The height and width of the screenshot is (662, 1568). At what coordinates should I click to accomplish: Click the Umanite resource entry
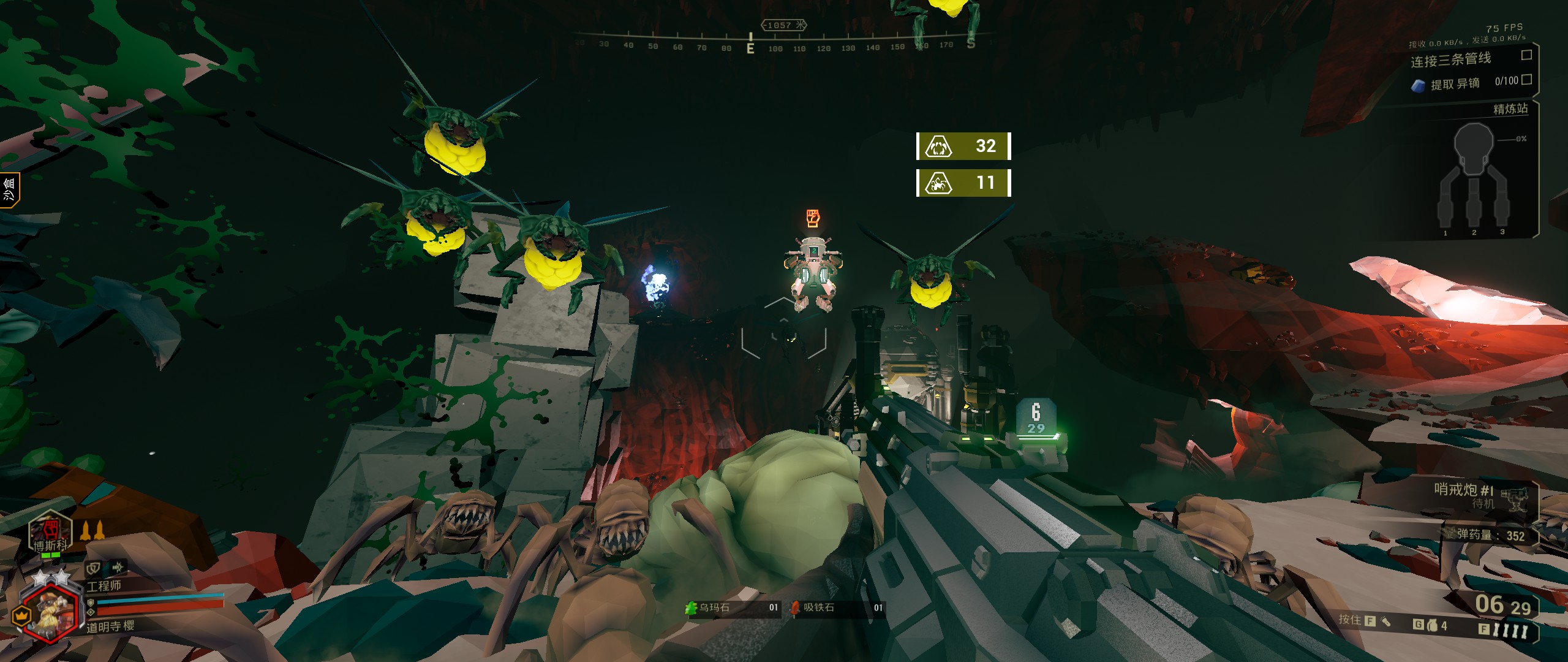732,607
